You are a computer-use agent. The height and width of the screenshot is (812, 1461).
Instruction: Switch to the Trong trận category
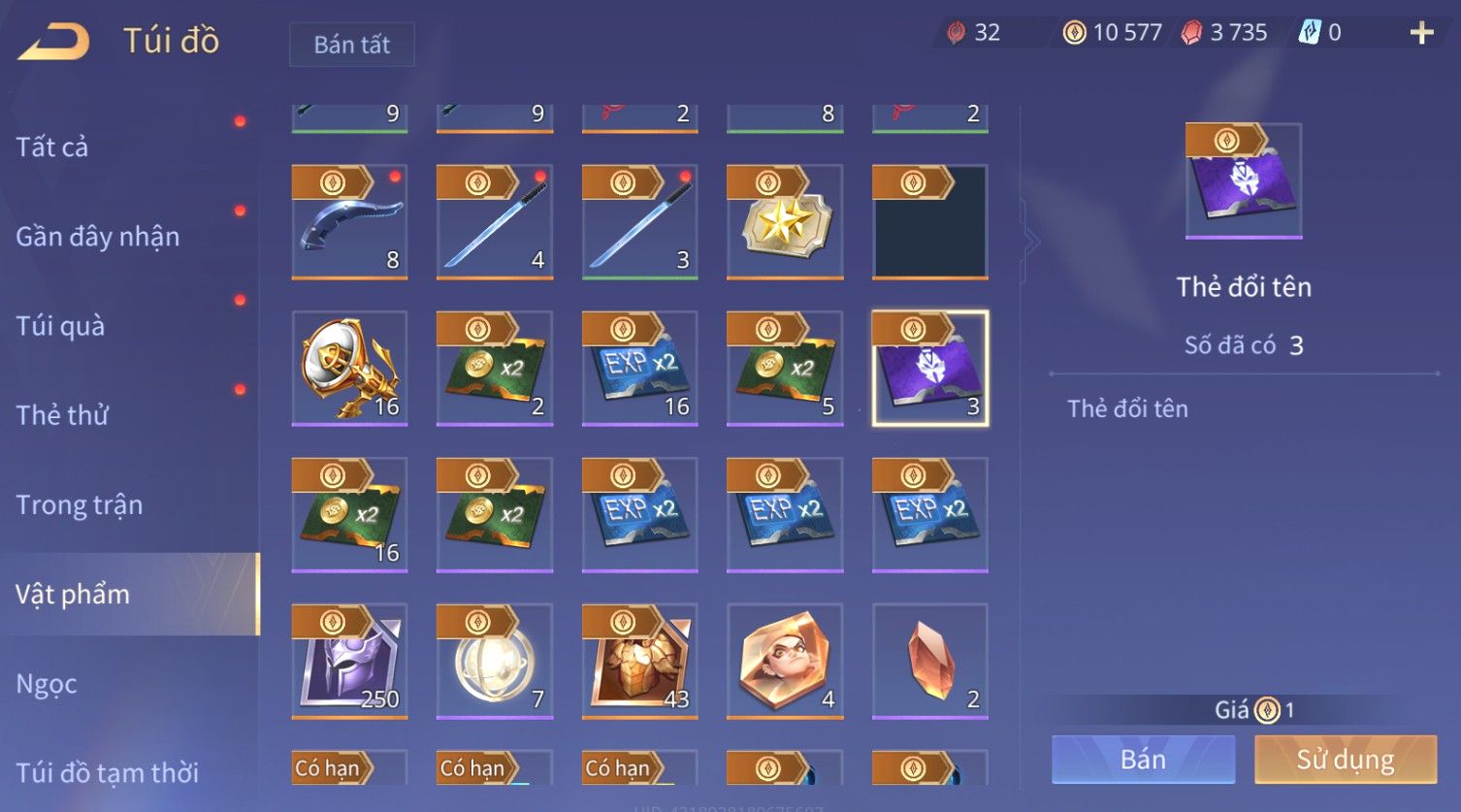point(80,504)
